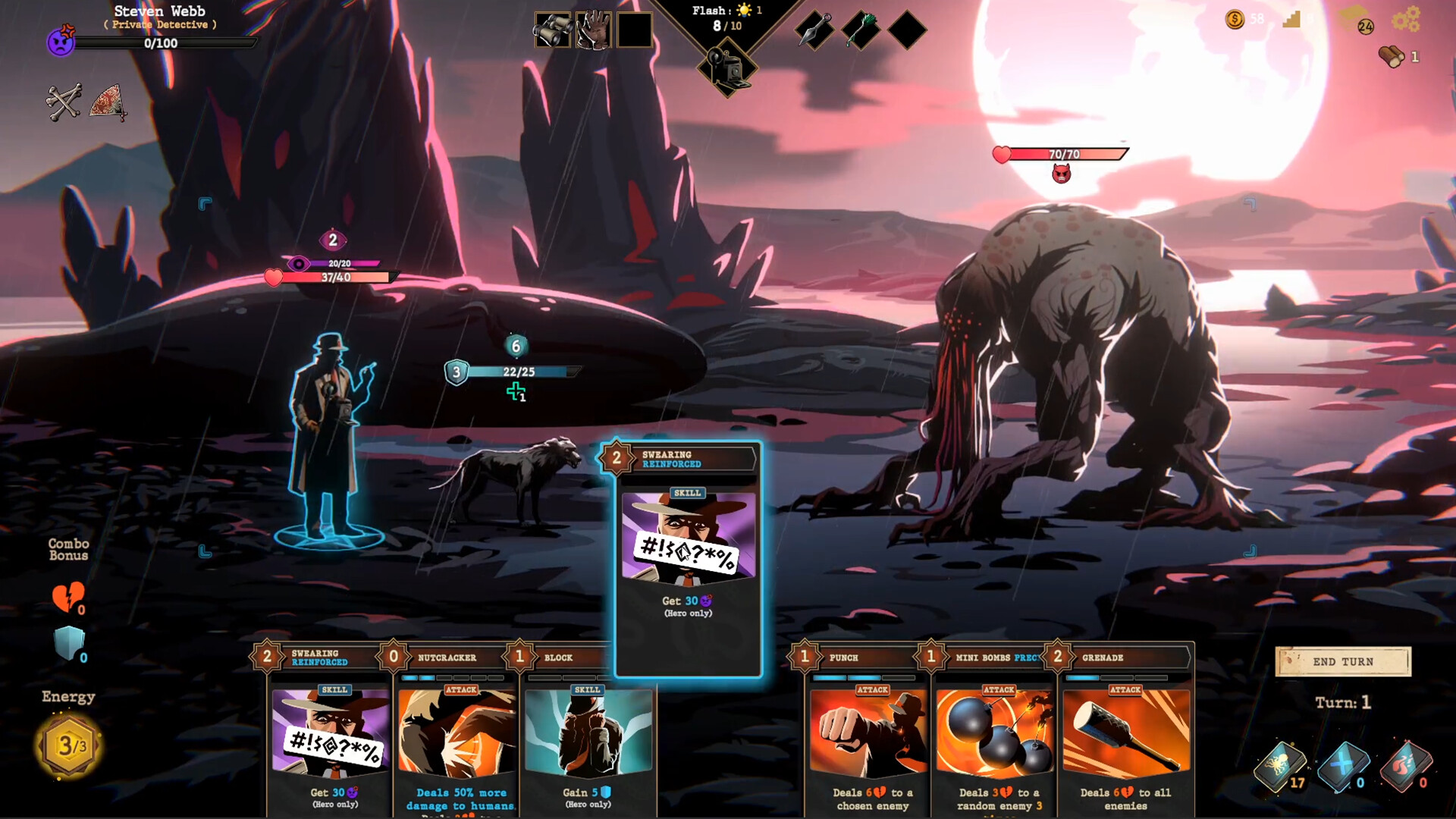The width and height of the screenshot is (1456, 819).
Task: Click the crossed bones status icon
Action: [63, 105]
